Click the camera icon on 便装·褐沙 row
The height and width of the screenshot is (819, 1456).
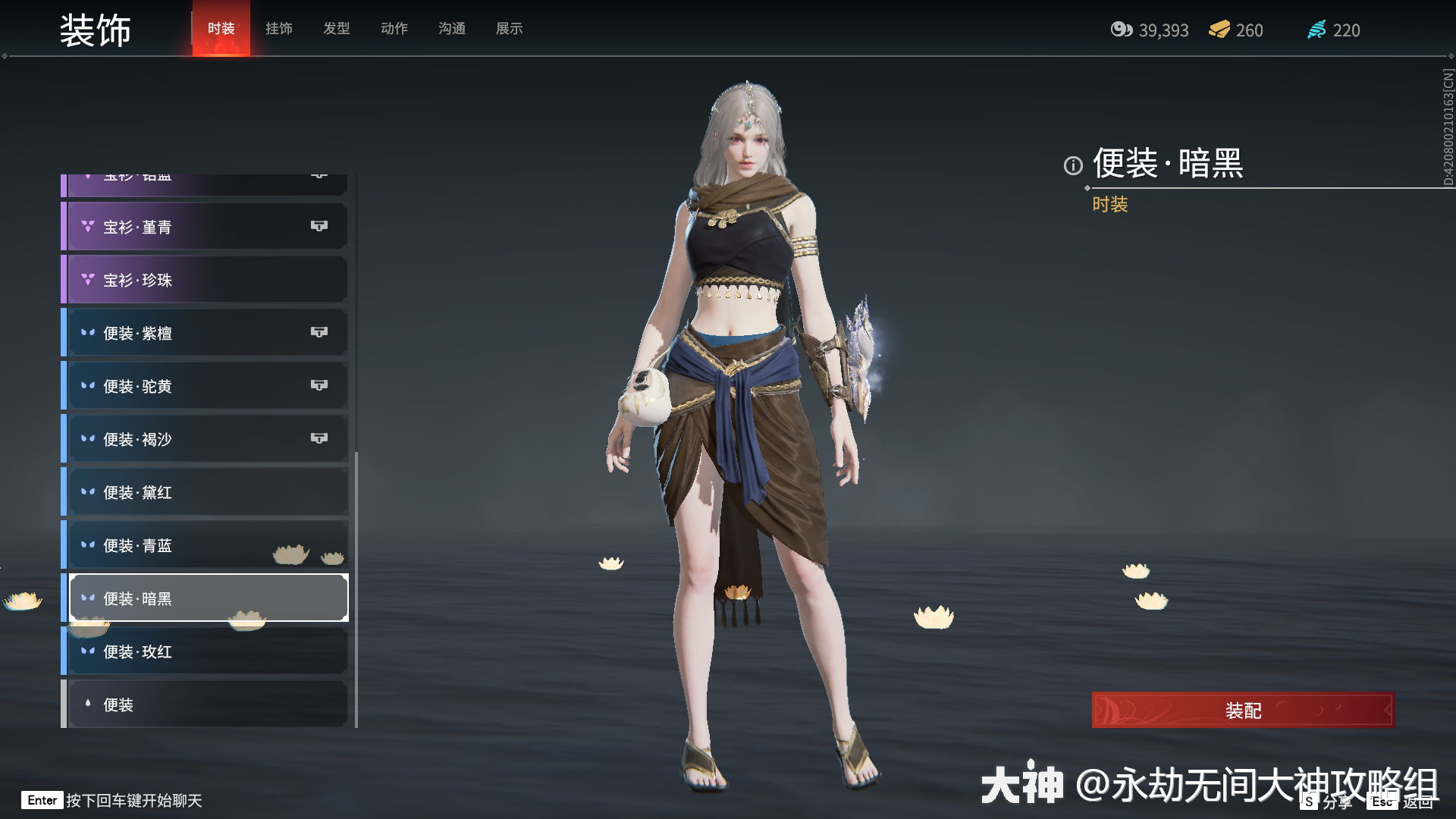[x=319, y=438]
